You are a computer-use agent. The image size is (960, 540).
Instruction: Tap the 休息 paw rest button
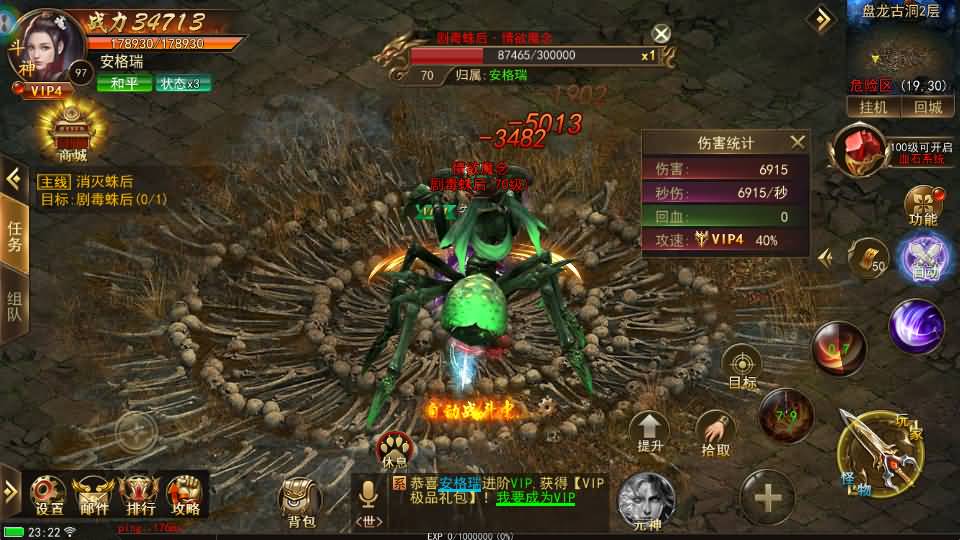(394, 449)
